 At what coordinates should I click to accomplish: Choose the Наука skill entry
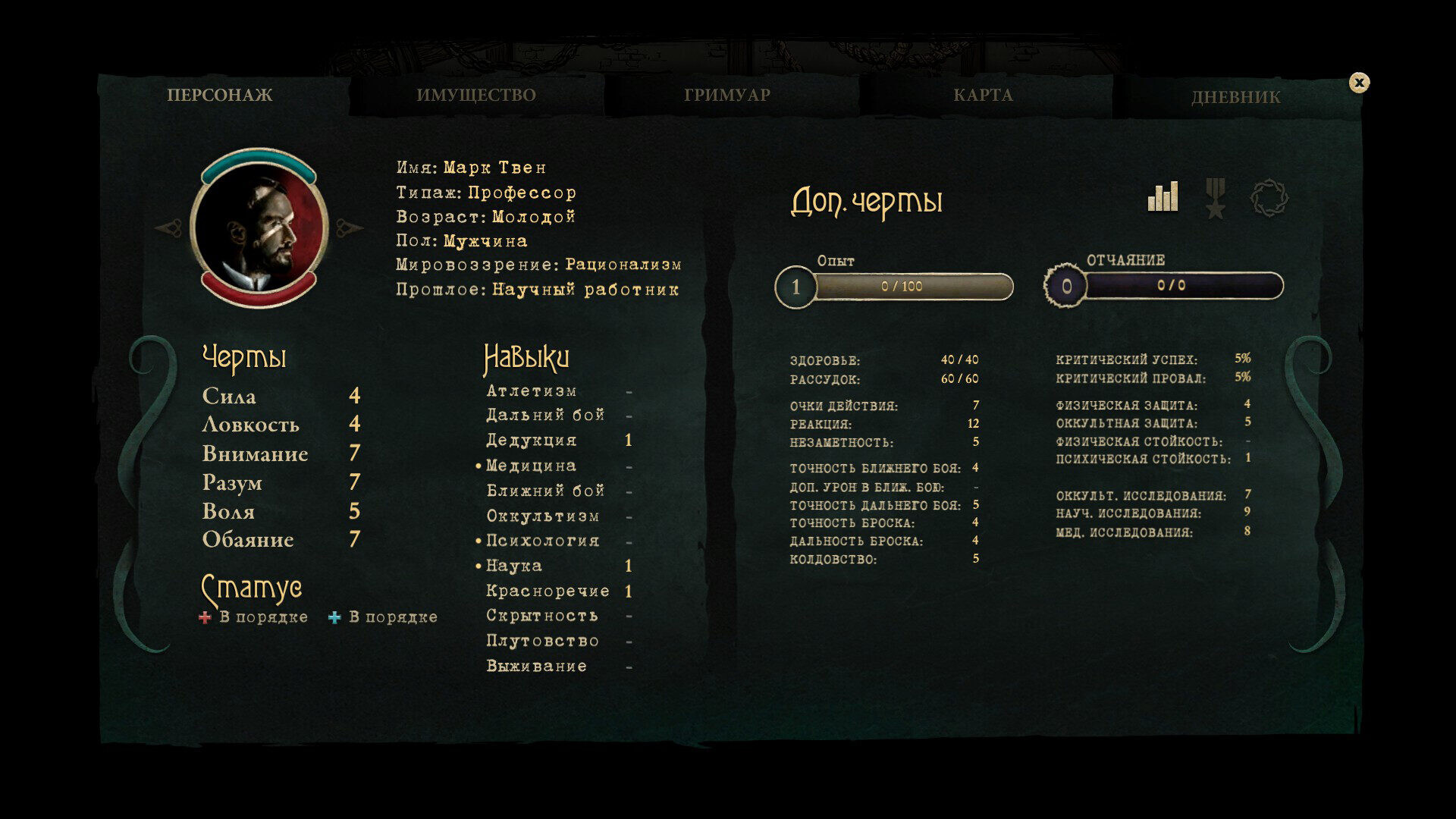514,566
